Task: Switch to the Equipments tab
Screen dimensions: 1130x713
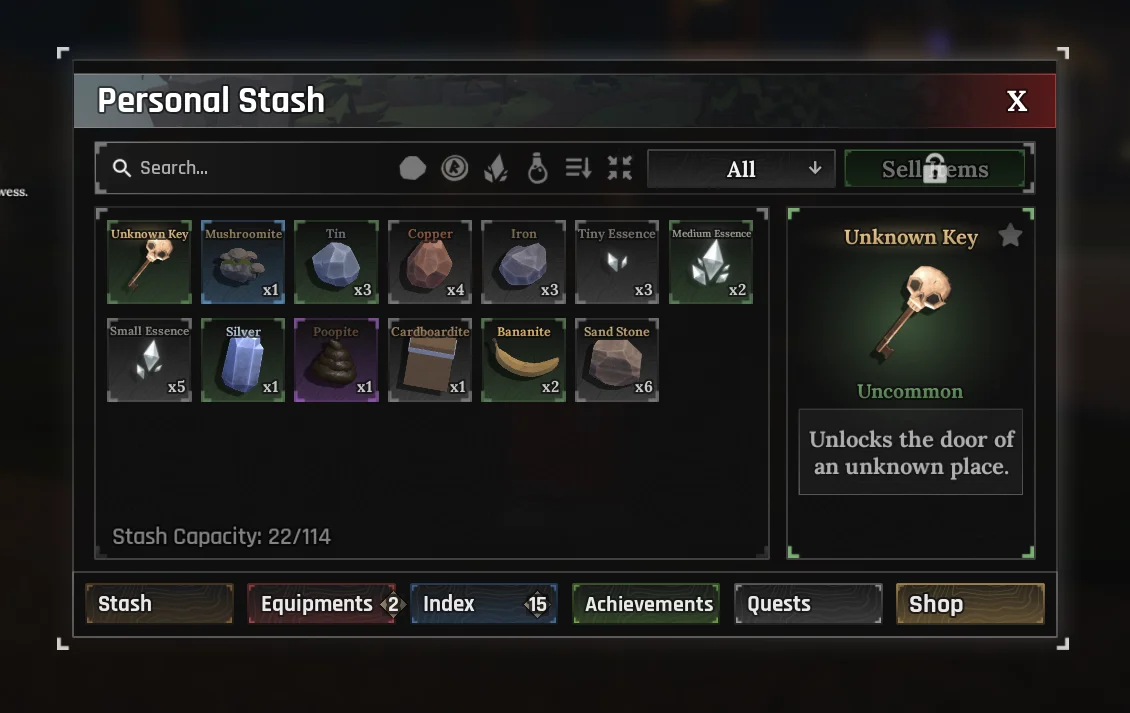Action: (321, 604)
